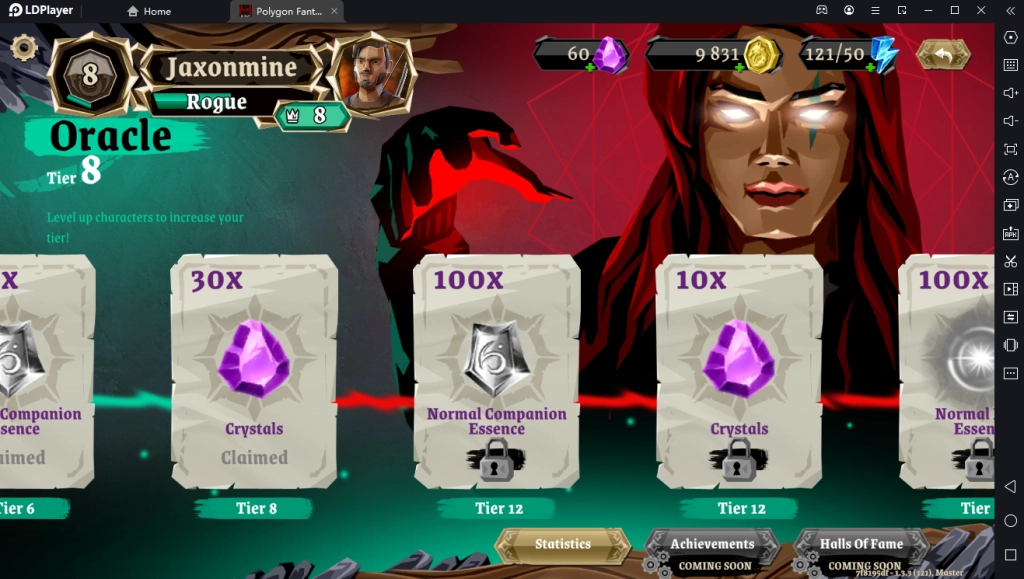The width and height of the screenshot is (1024, 579).
Task: Open the Rogue character portrait
Action: [372, 73]
